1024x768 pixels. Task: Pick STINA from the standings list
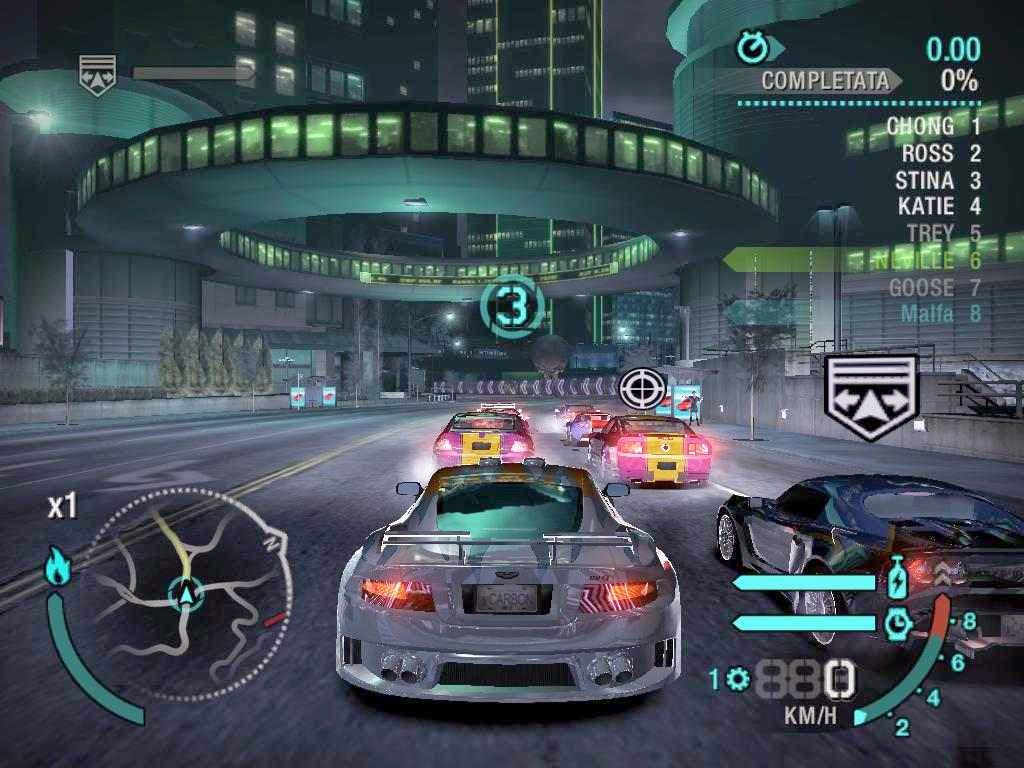(x=924, y=181)
